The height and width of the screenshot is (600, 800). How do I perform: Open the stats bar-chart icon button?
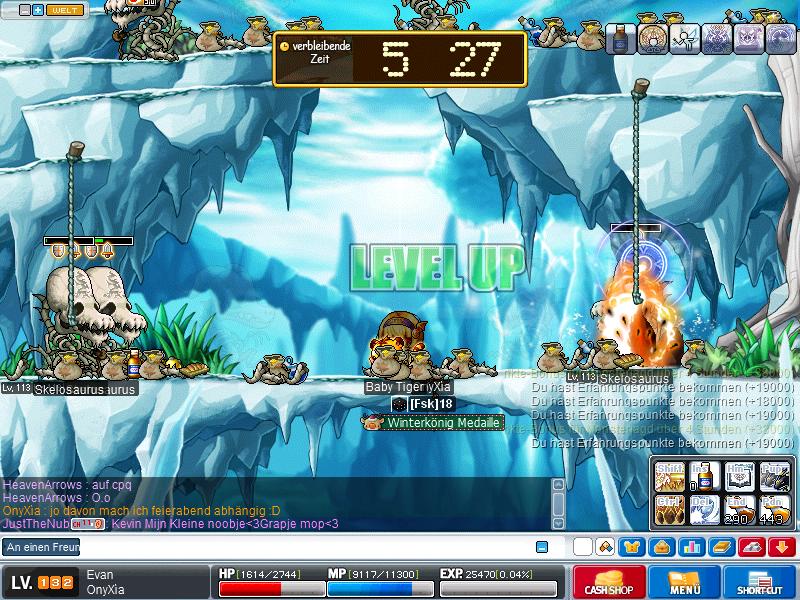[691, 547]
